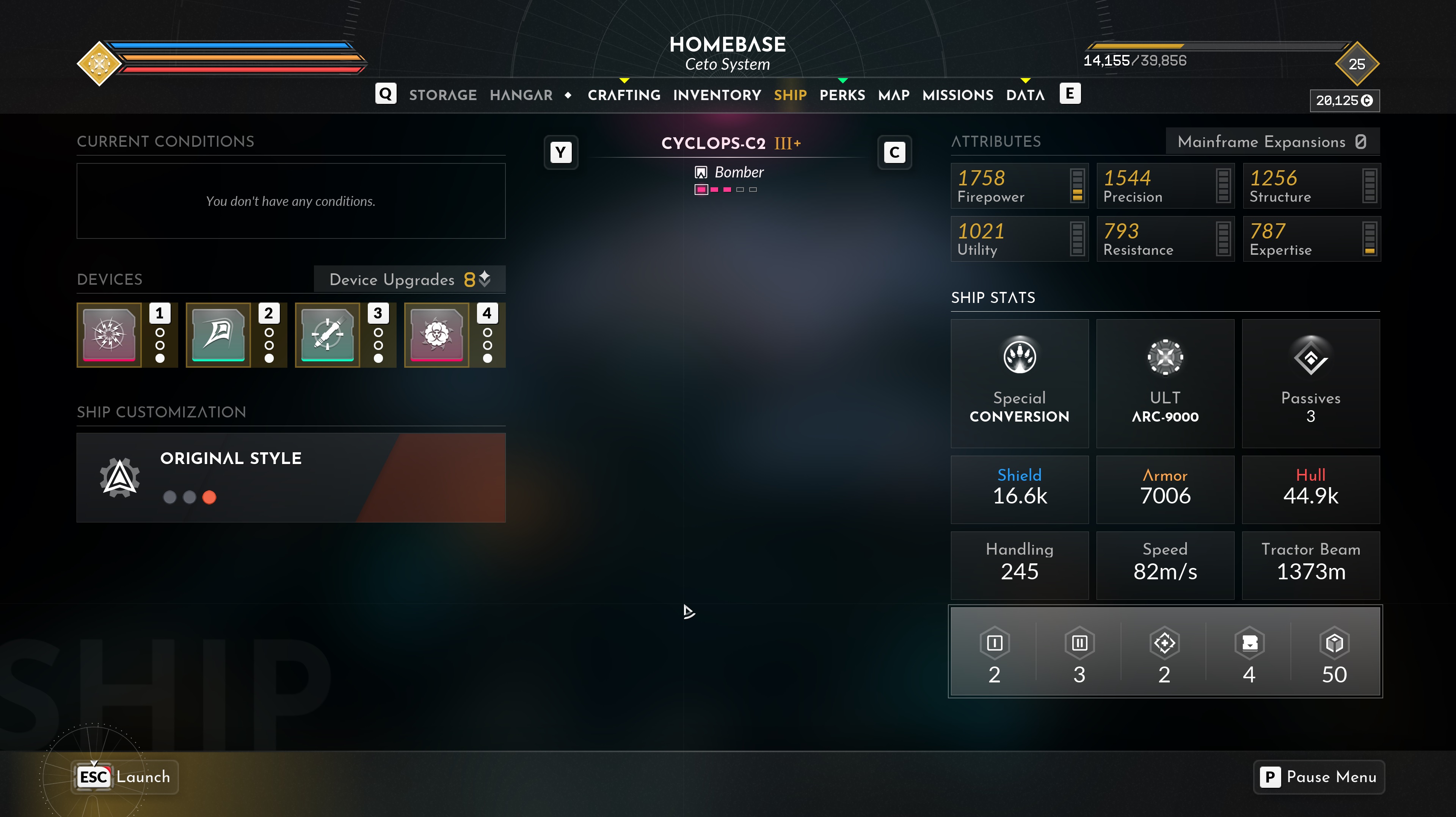Switch to the Storage tab
The height and width of the screenshot is (817, 1456).
(442, 95)
